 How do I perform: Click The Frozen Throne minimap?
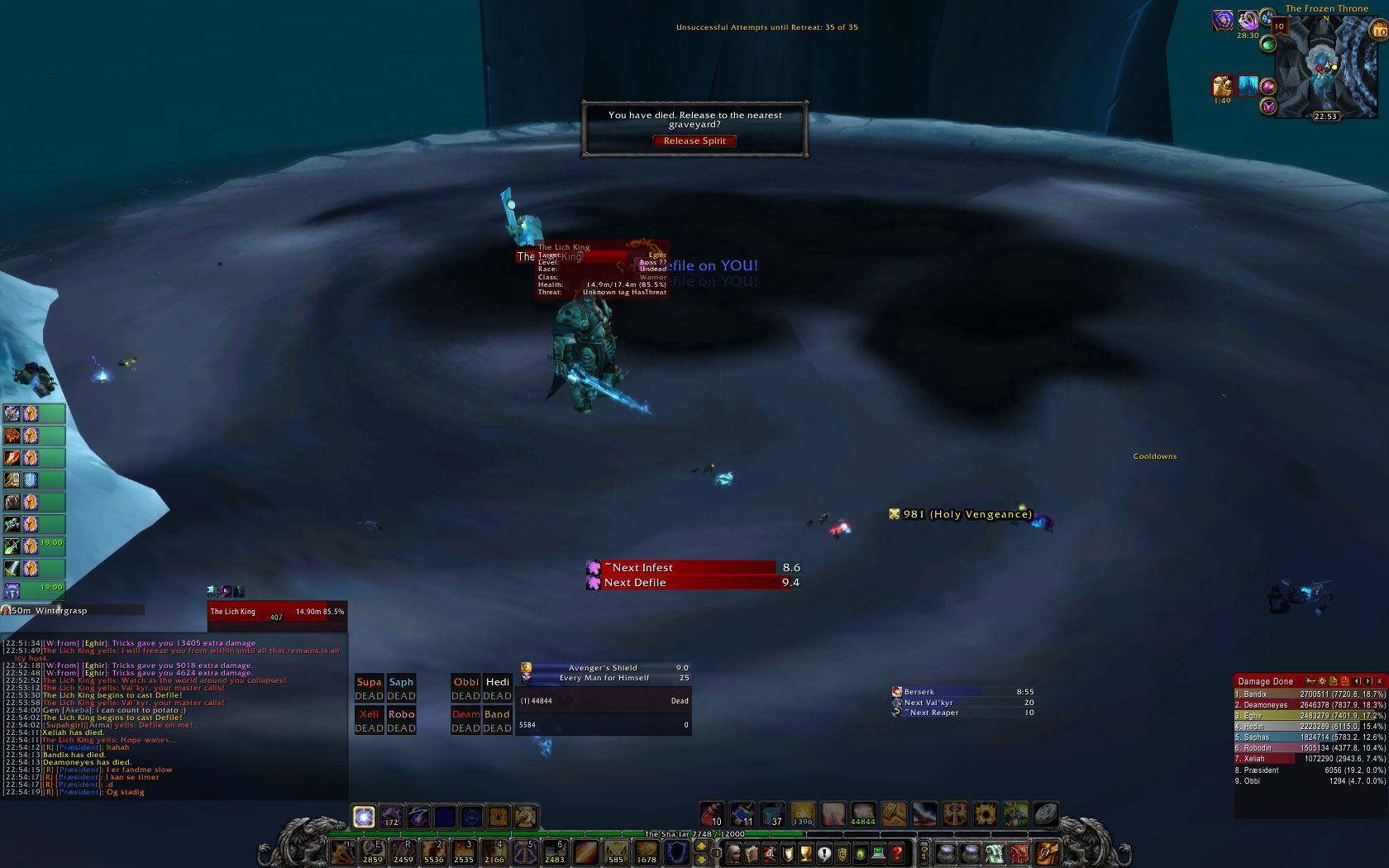(1325, 66)
